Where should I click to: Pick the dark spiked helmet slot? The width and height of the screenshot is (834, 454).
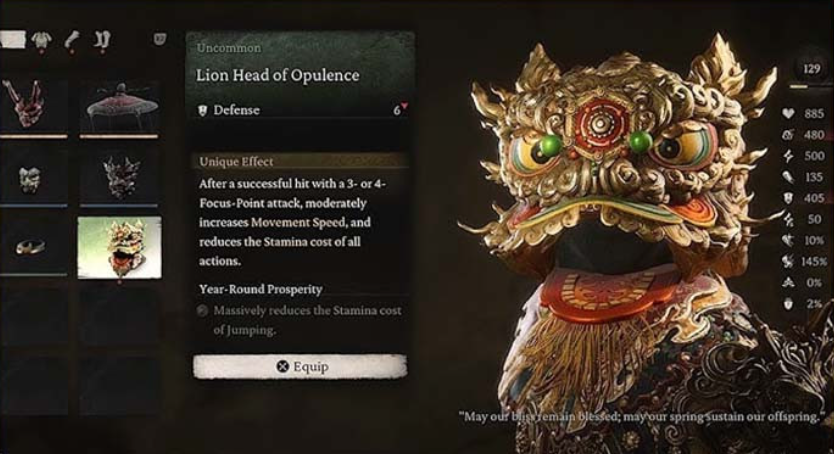[x=119, y=177]
